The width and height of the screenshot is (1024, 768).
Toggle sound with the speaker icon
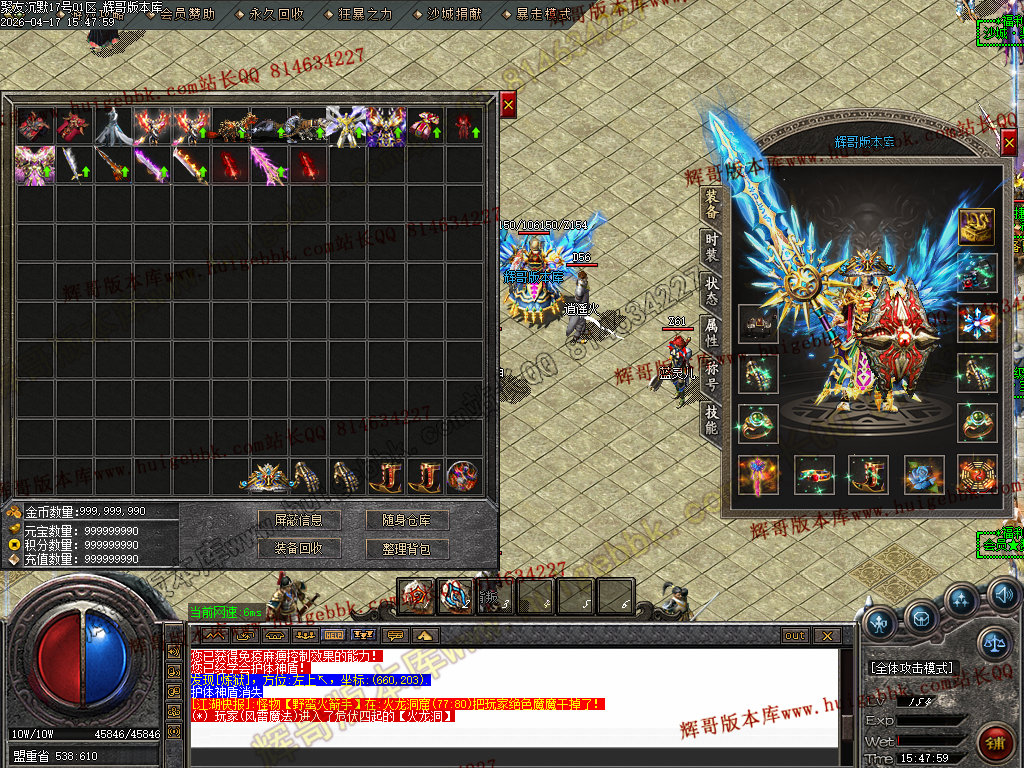1003,597
